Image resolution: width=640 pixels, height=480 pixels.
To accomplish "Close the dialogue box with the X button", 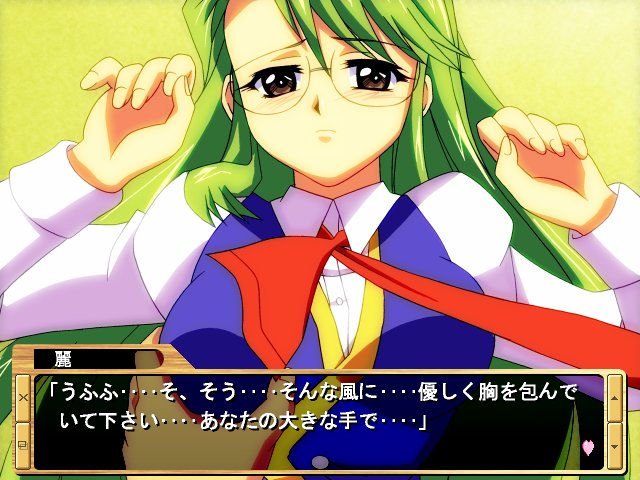I will tap(22, 397).
